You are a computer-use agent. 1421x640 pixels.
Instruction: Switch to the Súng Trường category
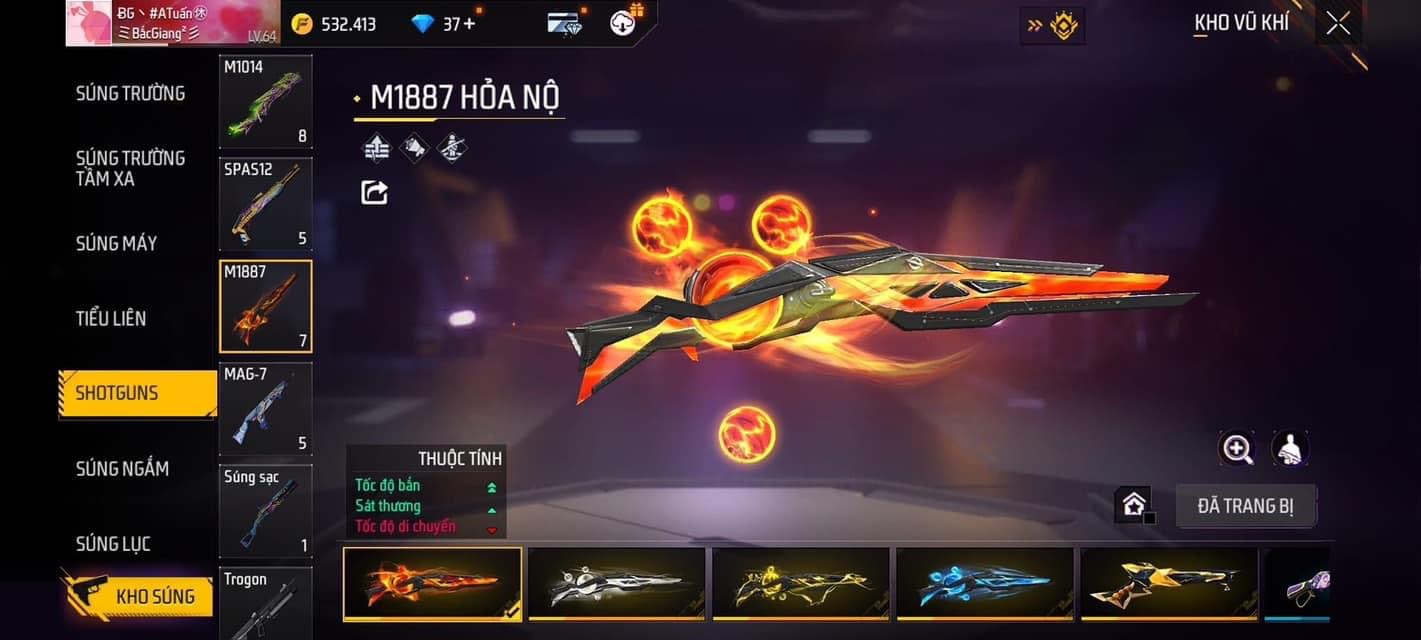click(130, 93)
